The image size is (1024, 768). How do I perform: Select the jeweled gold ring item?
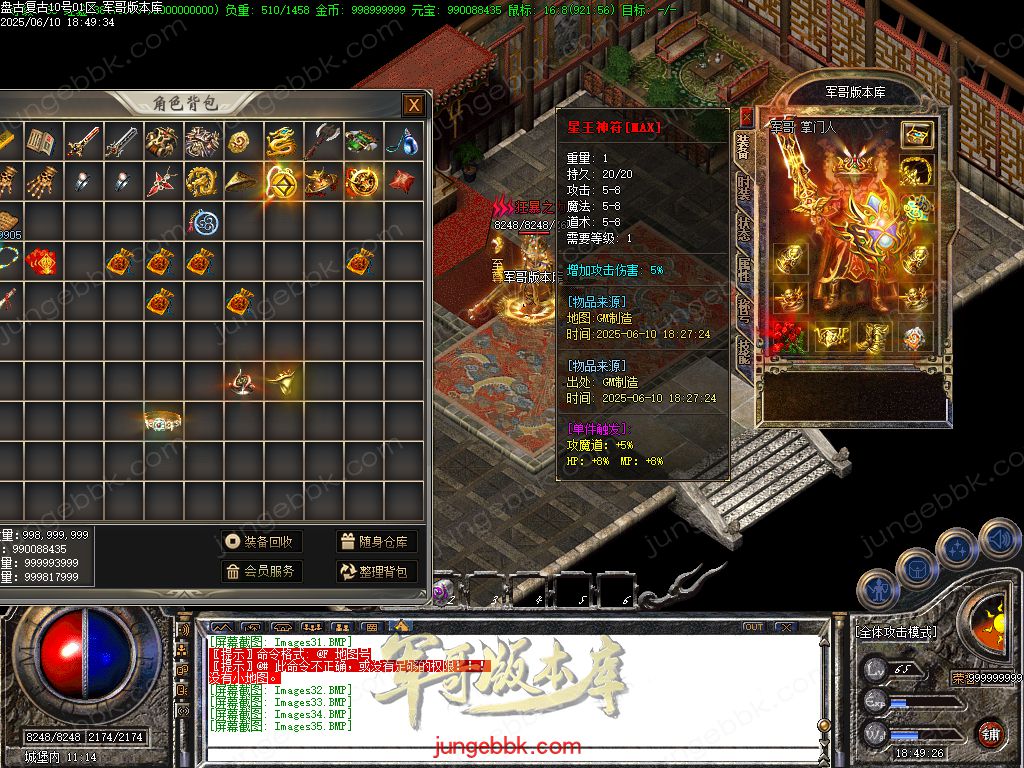(x=161, y=422)
